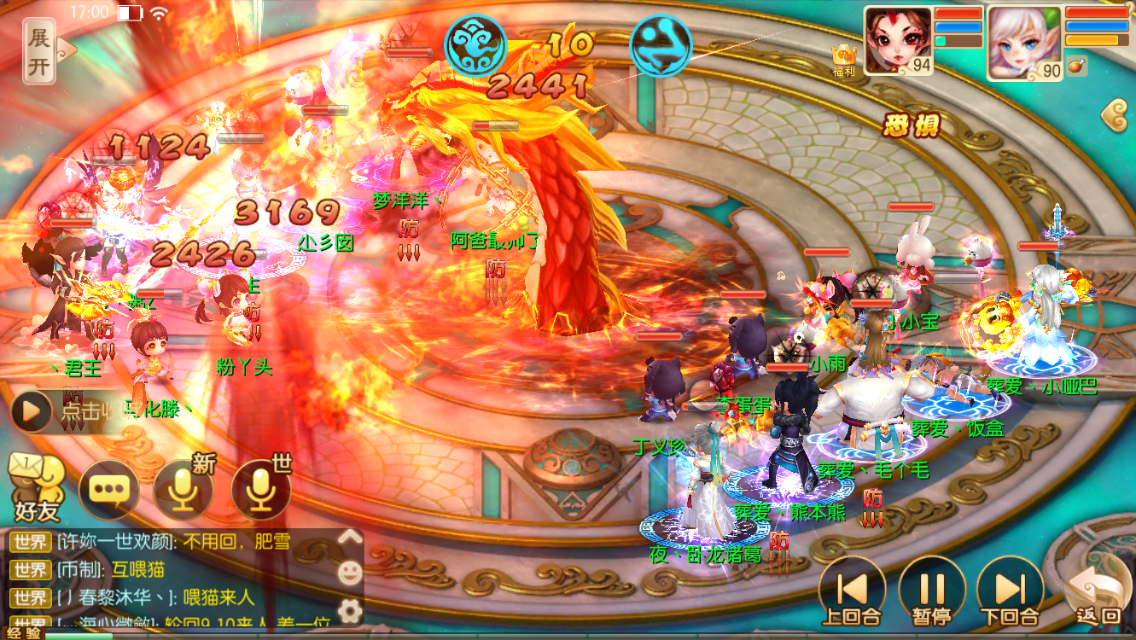Click the drumstick food icon
This screenshot has width=1136, height=640.
pyautogui.click(x=1078, y=68)
